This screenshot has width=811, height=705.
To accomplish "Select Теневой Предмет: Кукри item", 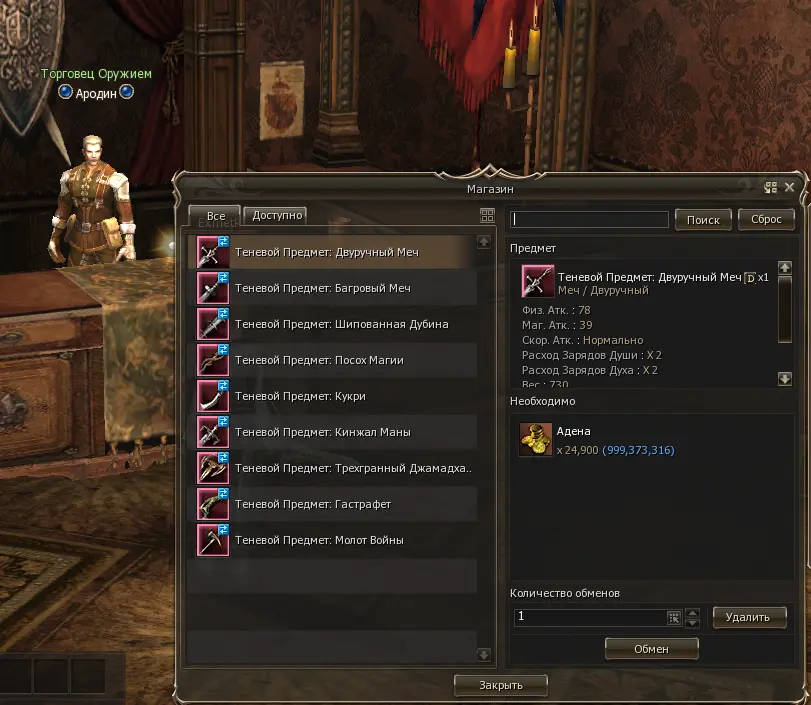I will pyautogui.click(x=300, y=397).
